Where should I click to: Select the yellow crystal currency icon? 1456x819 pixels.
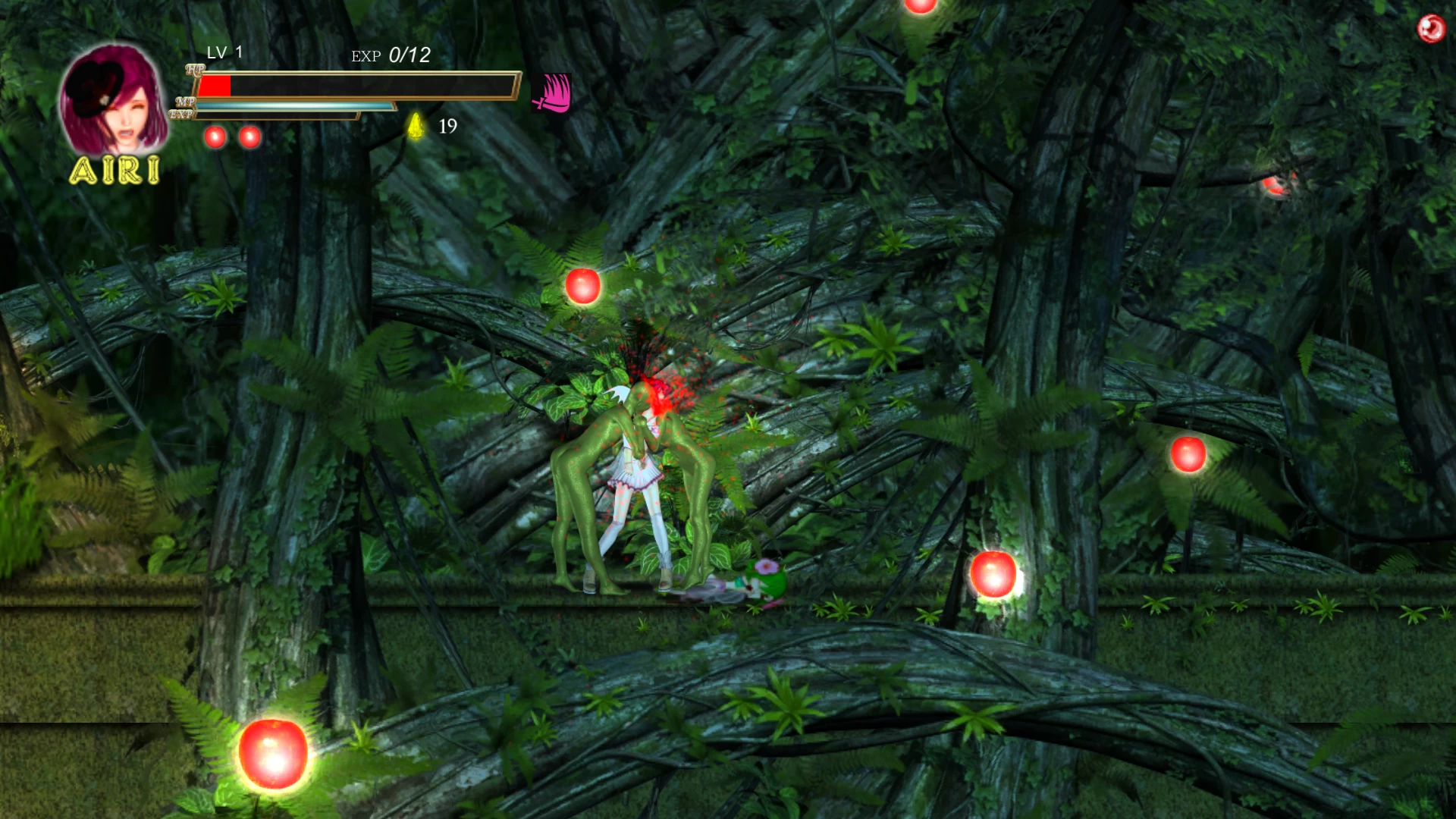click(x=416, y=126)
